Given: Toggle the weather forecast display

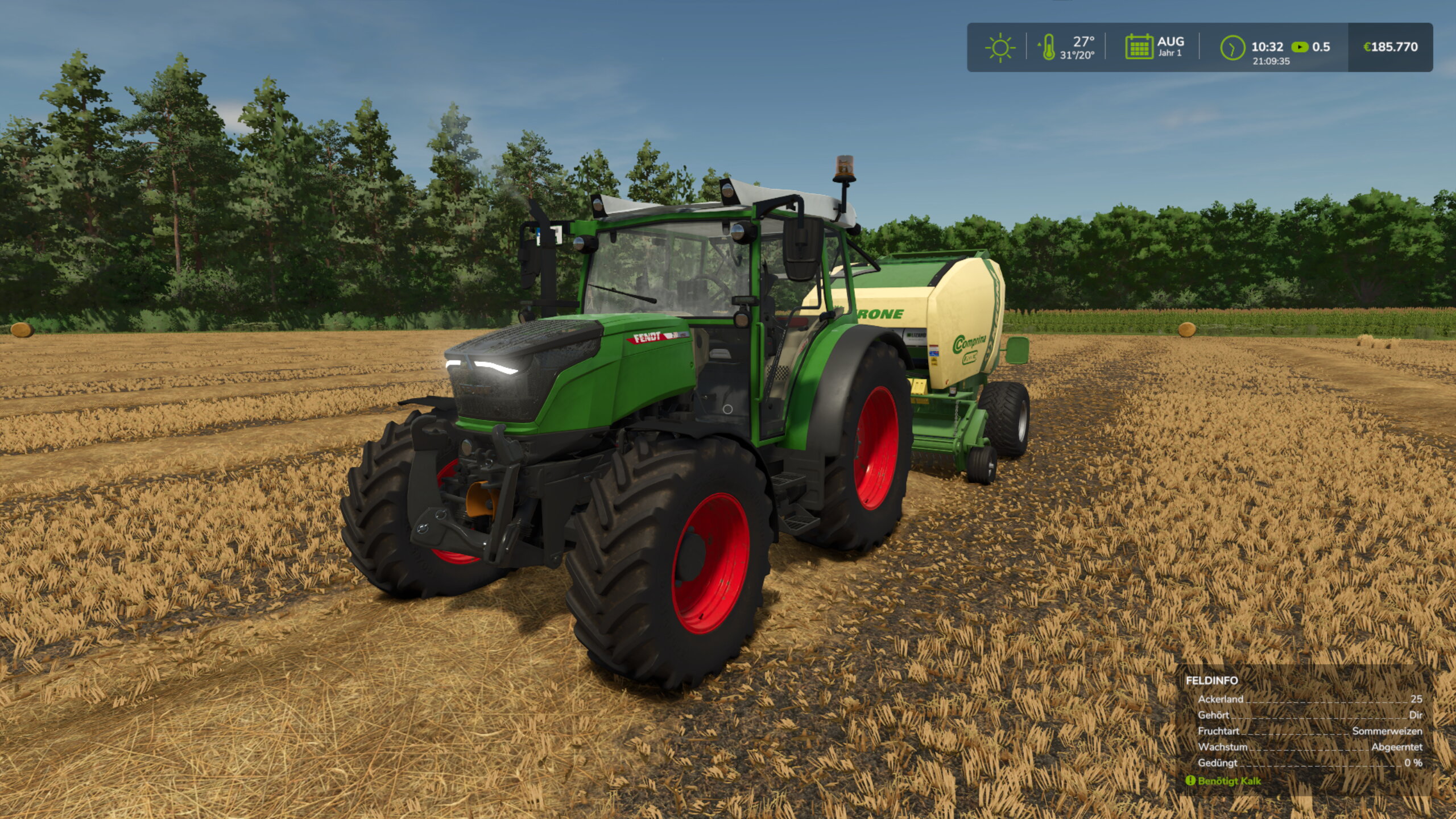Looking at the screenshot, I should coord(1001,48).
